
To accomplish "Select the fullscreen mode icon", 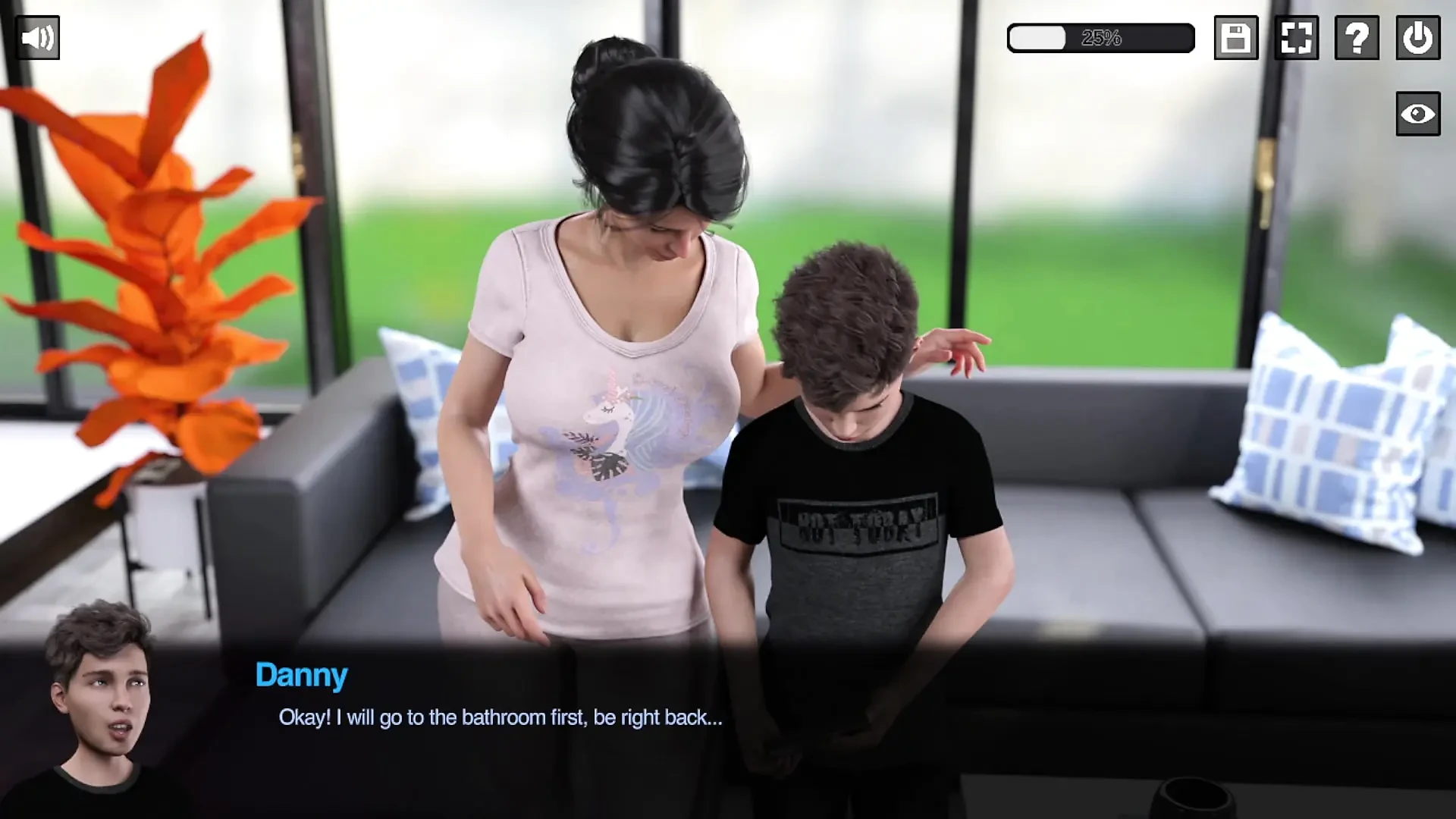I will pos(1296,37).
